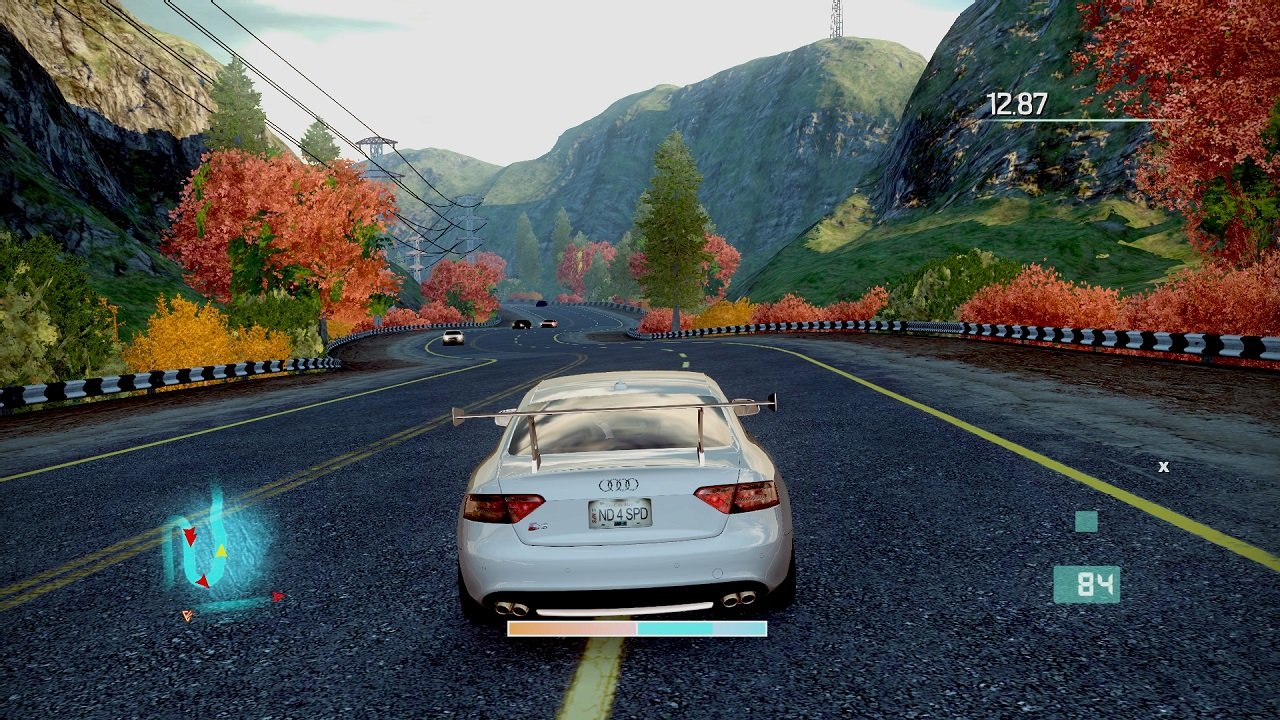
Task: Click the orange checkpoint arrow on the minimap
Action: (187, 615)
